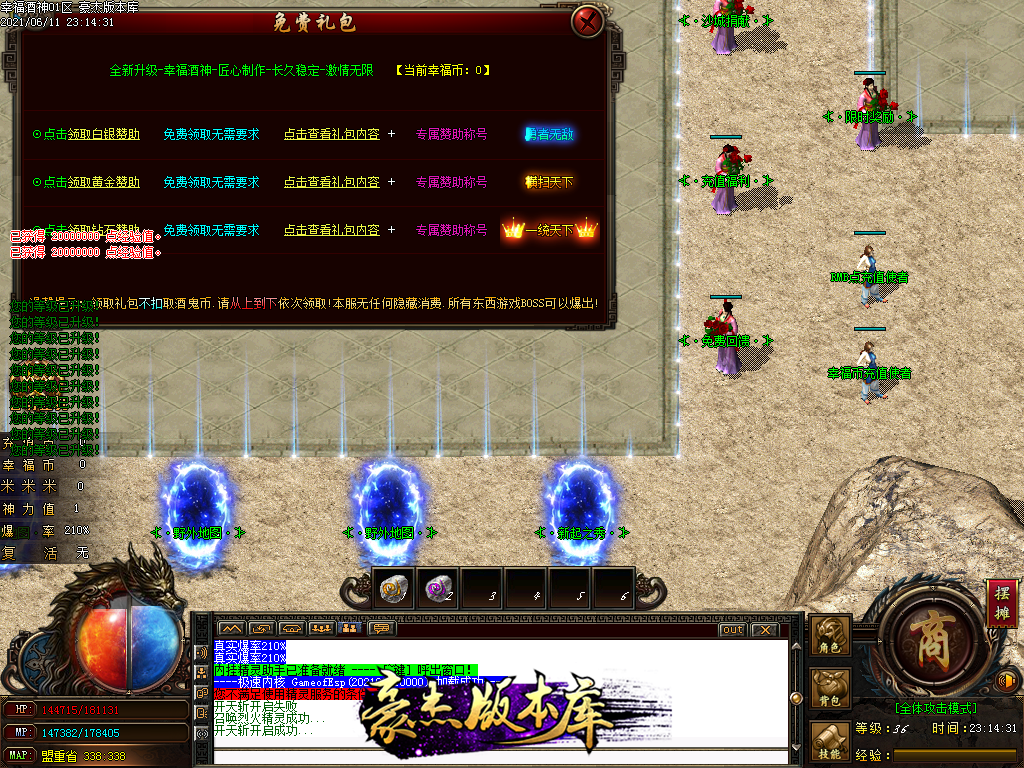
Task: Claim the 领取黄金赞助 gold gift link
Action: pos(104,182)
